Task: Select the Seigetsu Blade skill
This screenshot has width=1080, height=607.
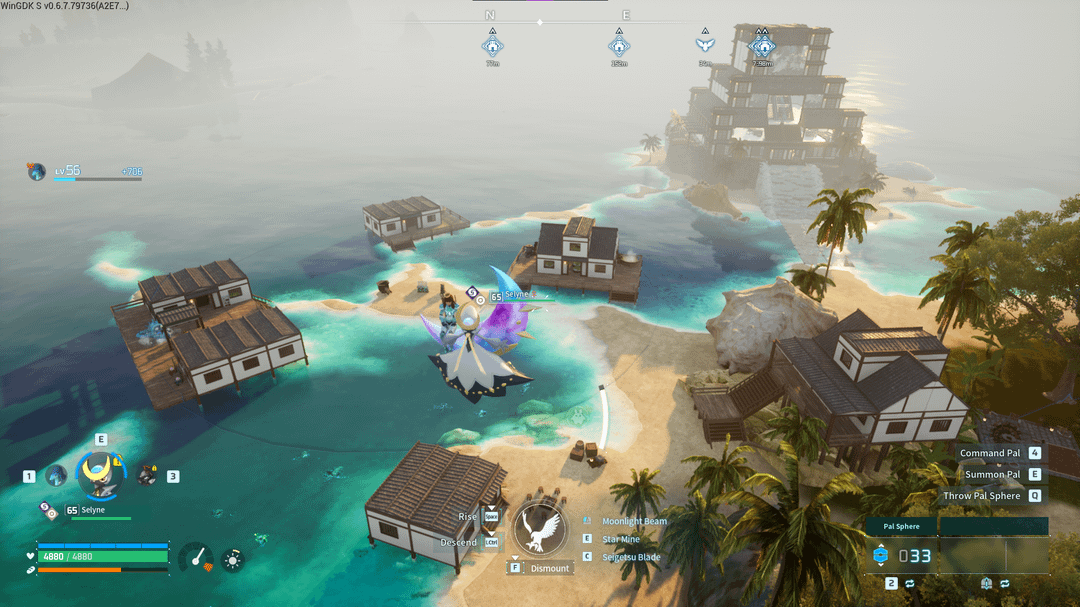Action: pos(631,557)
